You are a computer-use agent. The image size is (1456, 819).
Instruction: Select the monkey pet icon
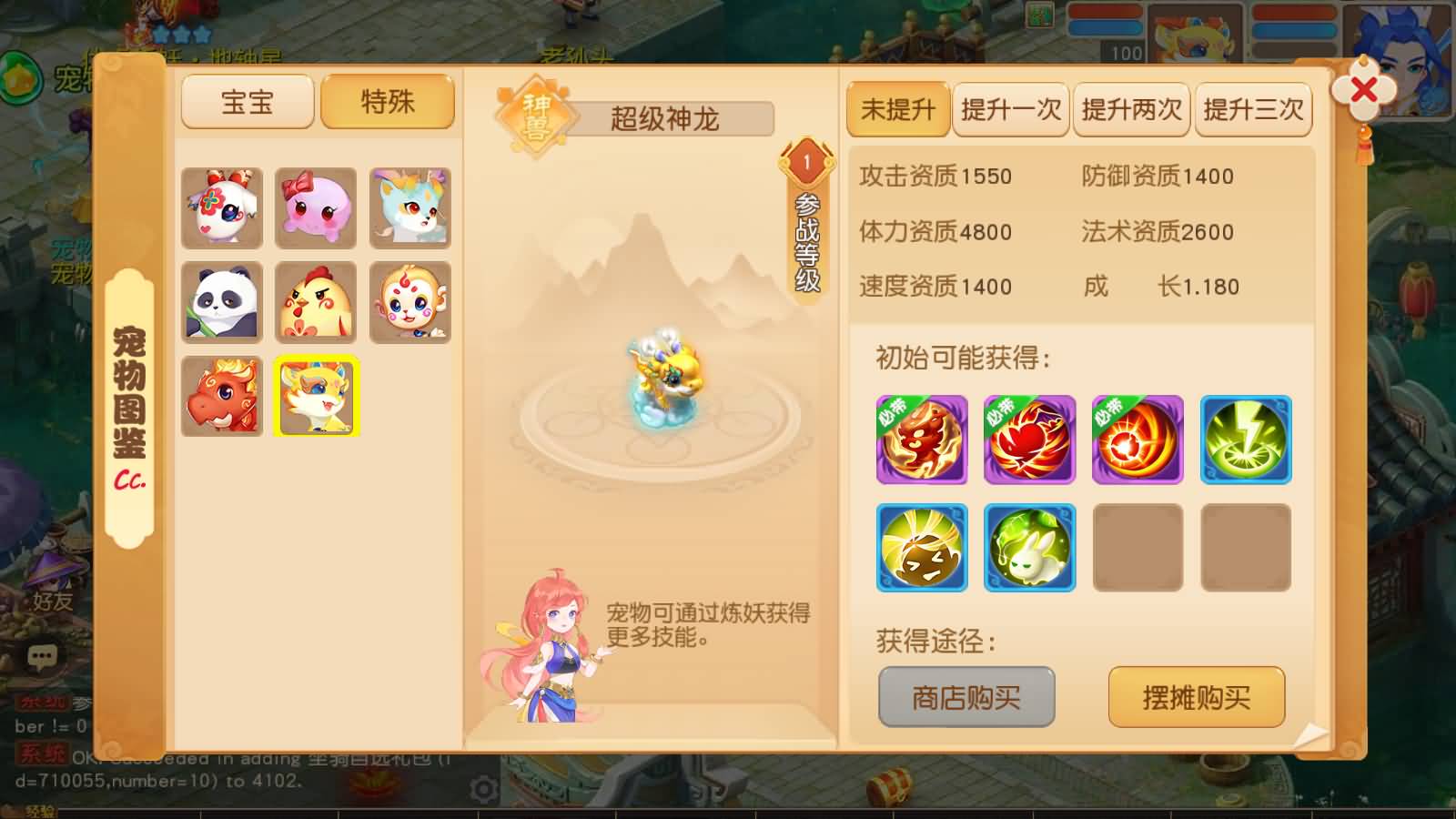pos(408,301)
